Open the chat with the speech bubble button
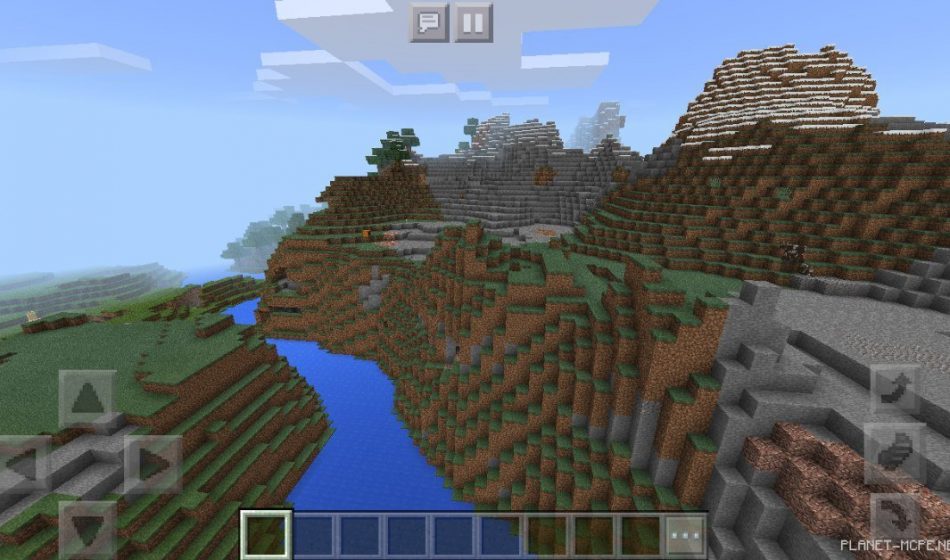The height and width of the screenshot is (560, 950). [x=429, y=22]
